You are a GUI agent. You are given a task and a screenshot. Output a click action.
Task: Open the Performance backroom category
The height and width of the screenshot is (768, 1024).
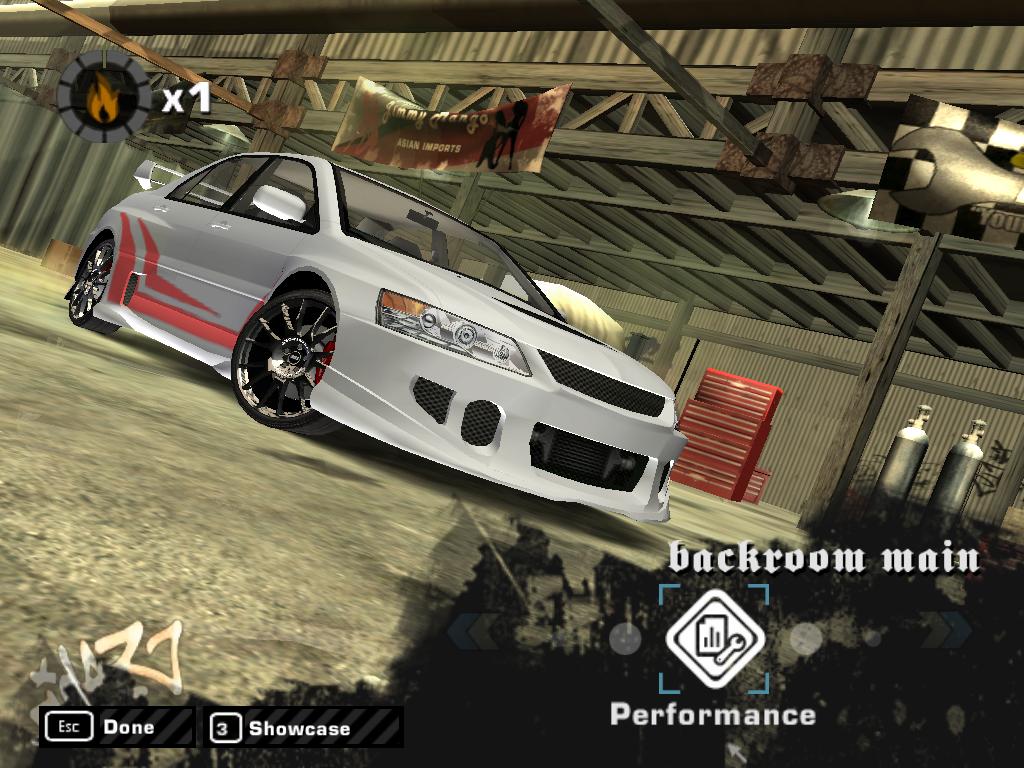(714, 640)
